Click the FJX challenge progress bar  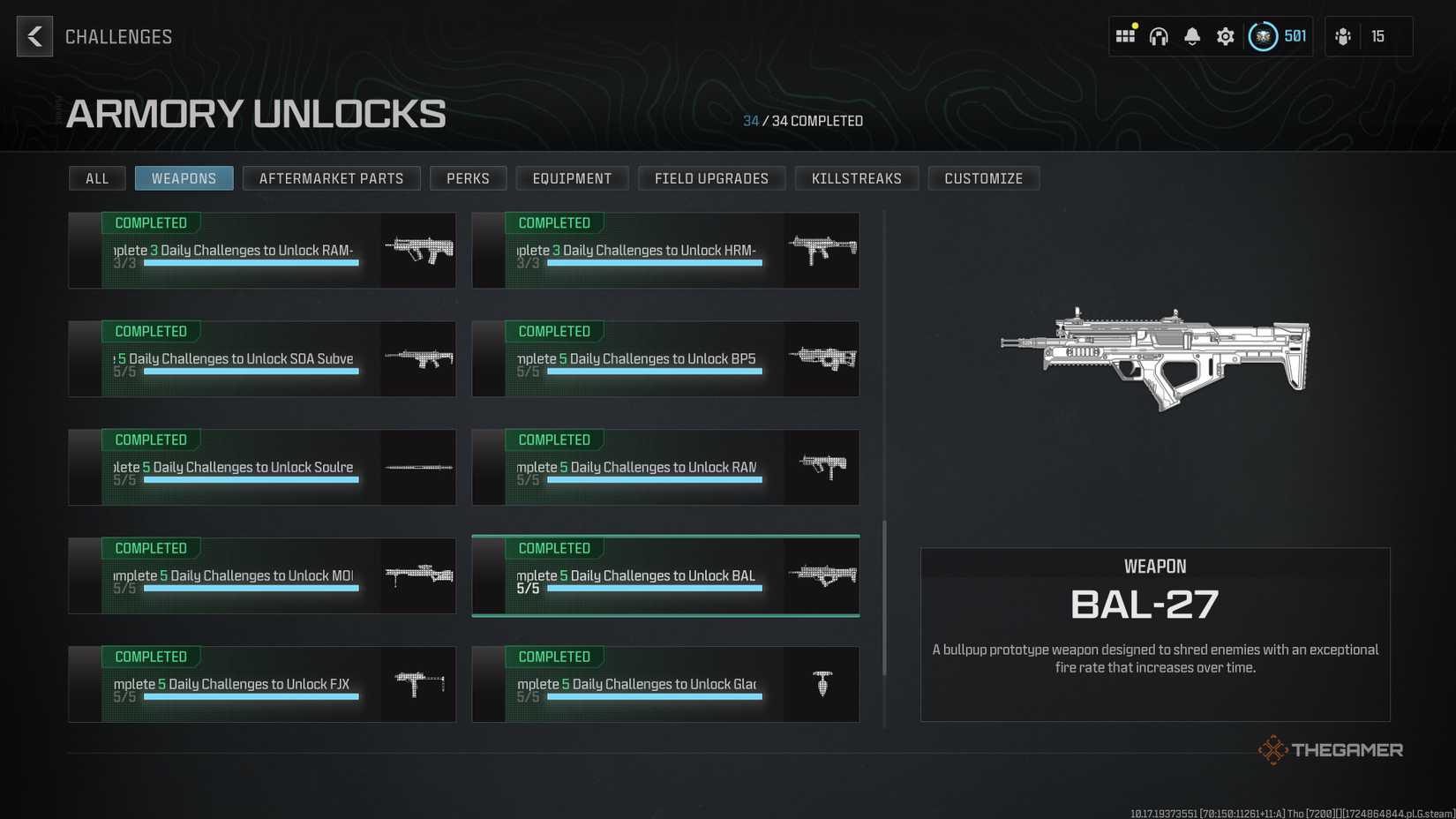[251, 696]
